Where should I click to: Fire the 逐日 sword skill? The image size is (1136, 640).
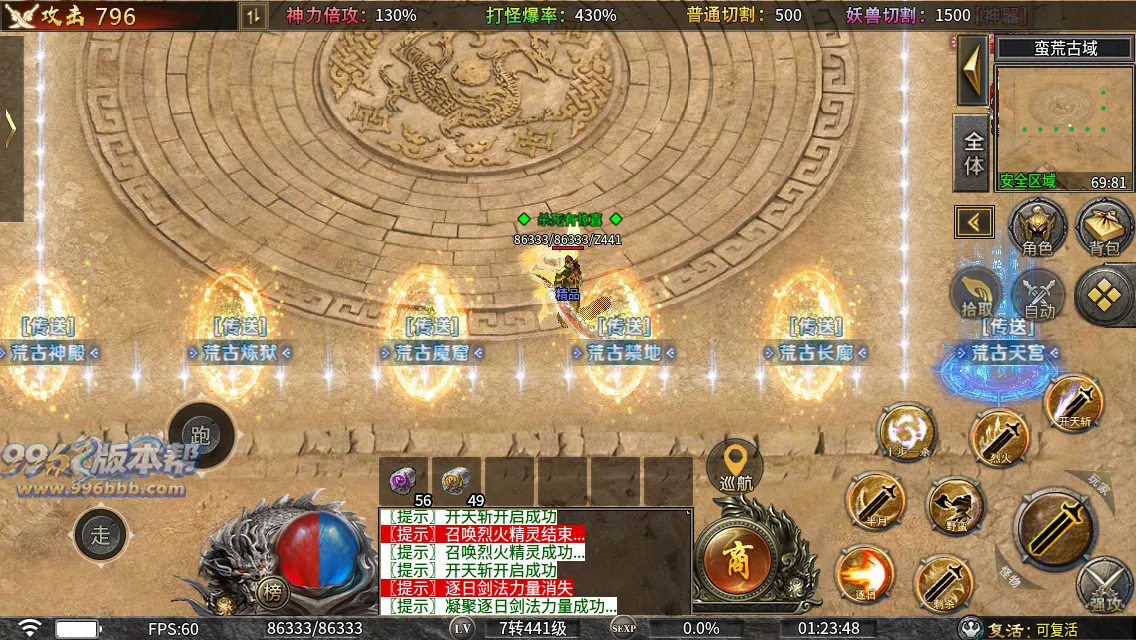(865, 575)
